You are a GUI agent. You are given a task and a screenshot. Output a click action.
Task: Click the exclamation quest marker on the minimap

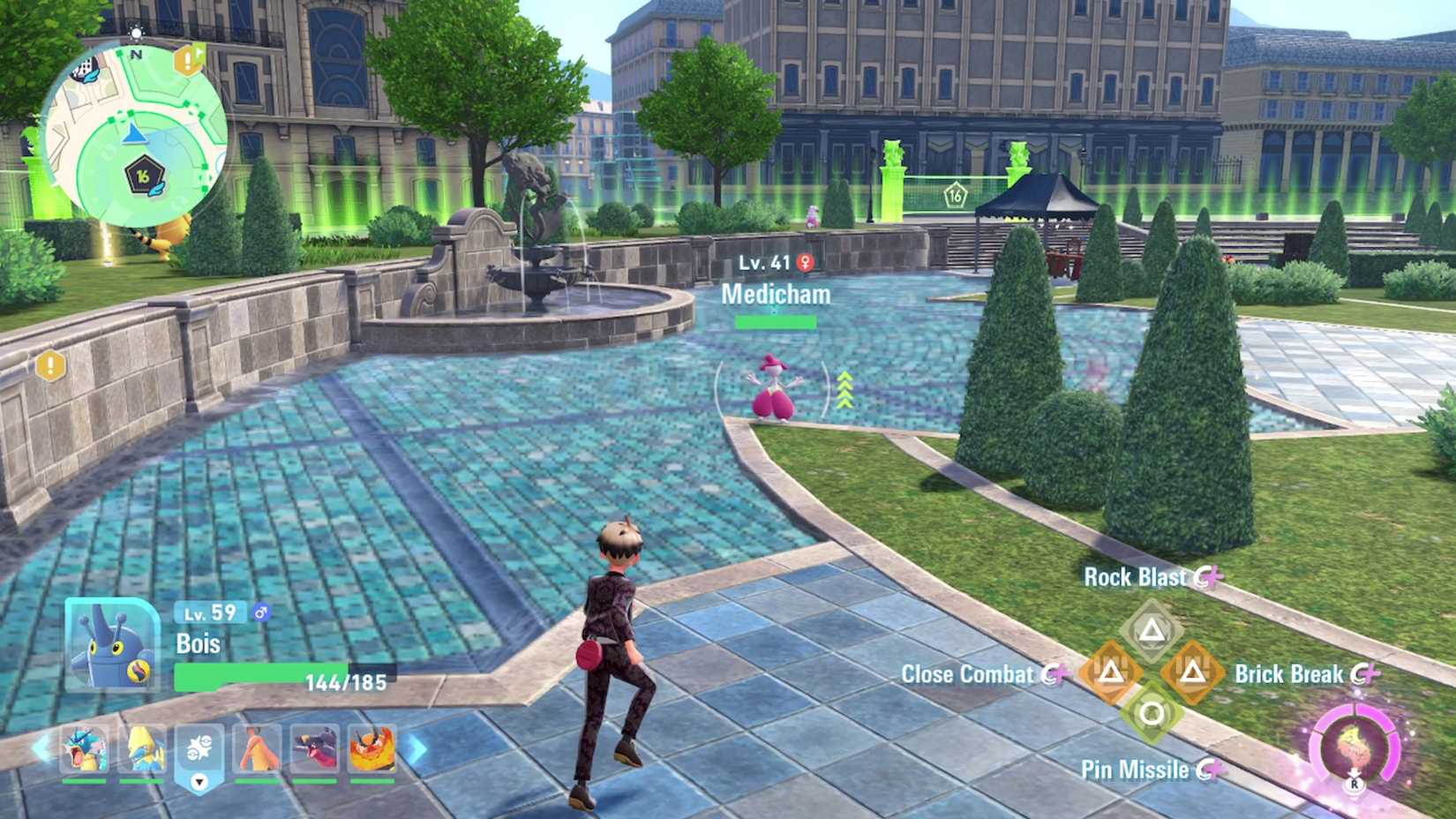(x=185, y=61)
